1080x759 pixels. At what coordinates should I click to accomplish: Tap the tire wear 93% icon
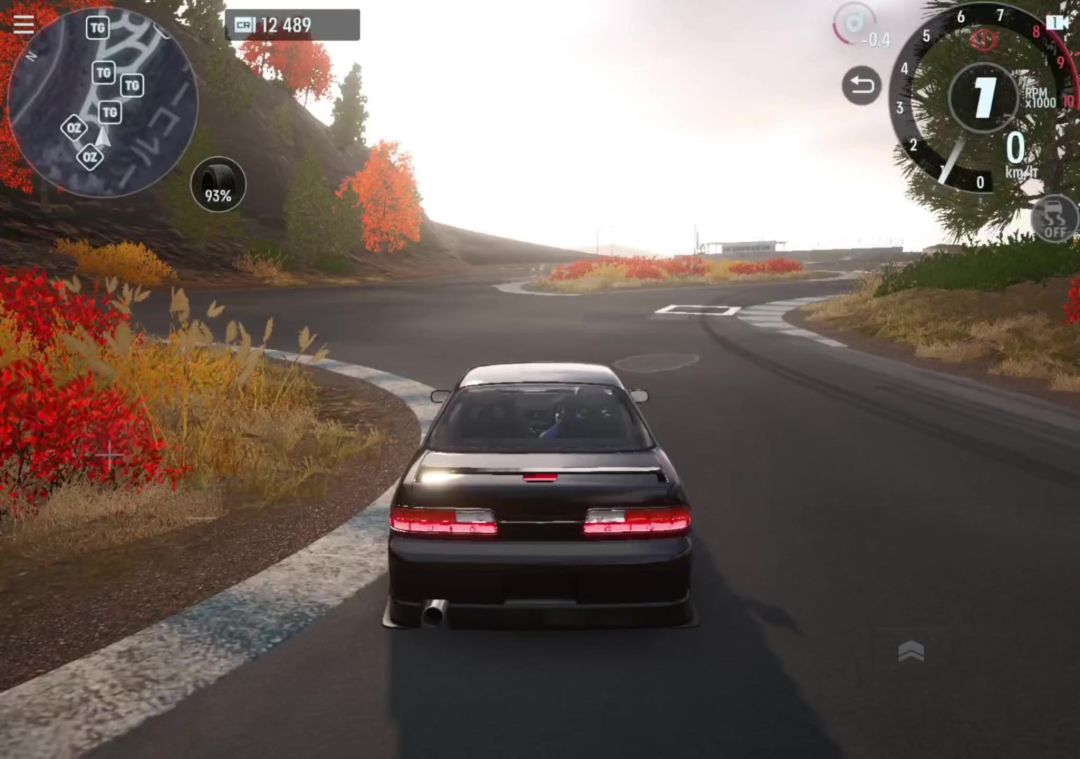218,185
